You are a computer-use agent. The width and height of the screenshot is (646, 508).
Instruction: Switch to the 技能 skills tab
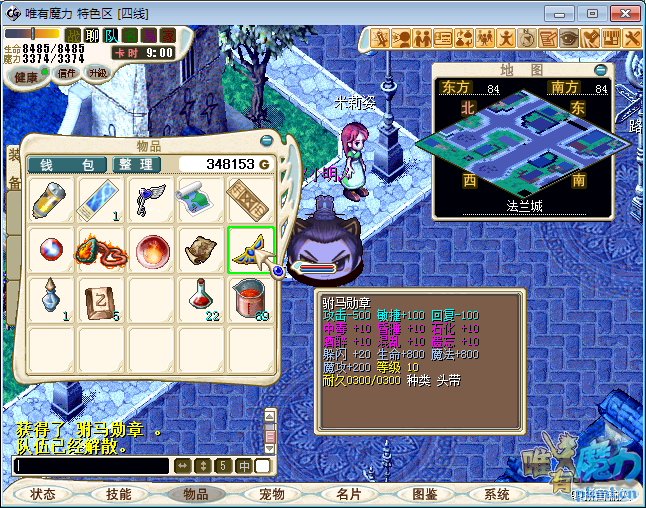(119, 494)
